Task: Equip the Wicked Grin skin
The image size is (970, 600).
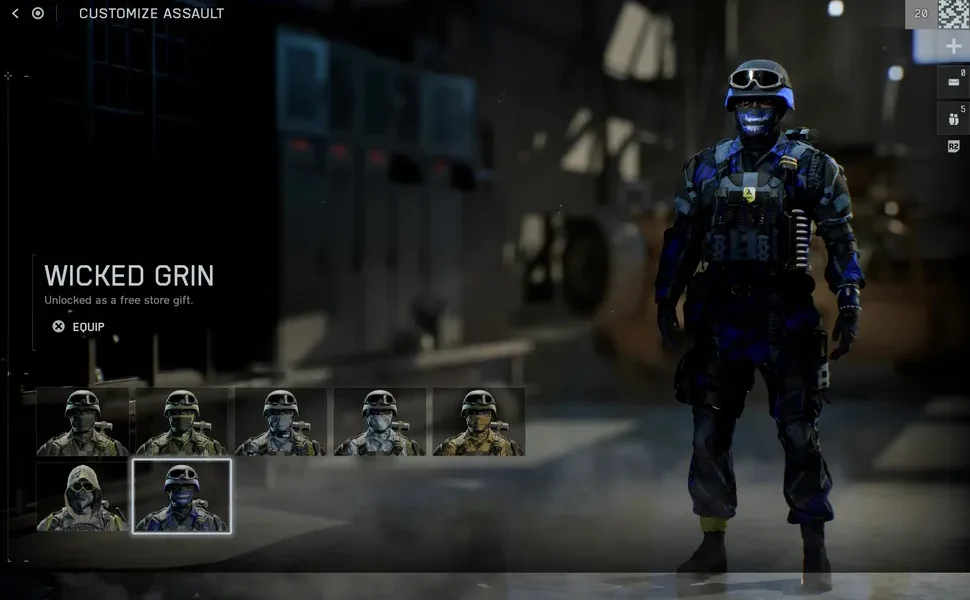Action: point(79,327)
